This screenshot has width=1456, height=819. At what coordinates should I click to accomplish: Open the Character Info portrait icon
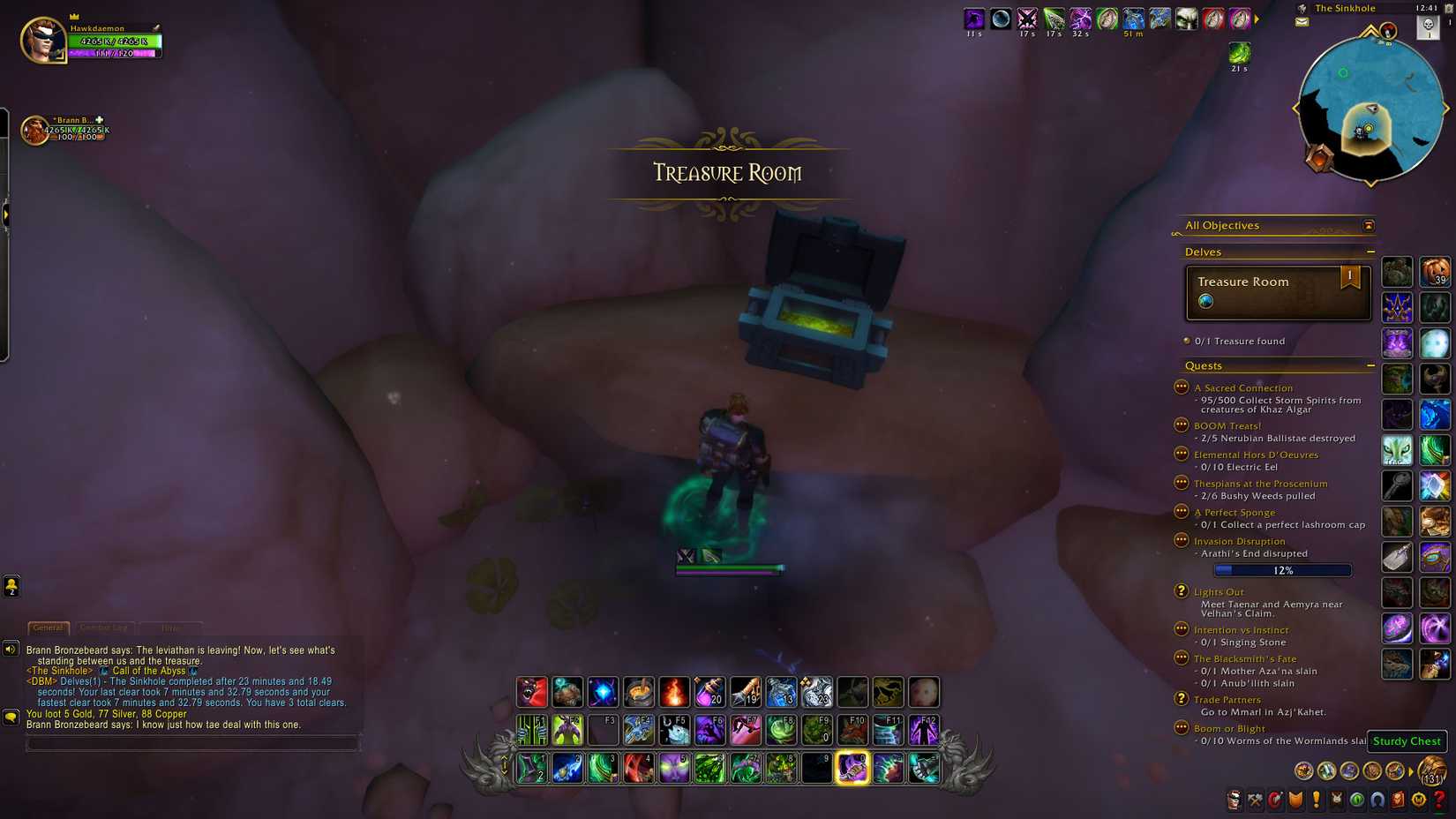pyautogui.click(x=1234, y=800)
